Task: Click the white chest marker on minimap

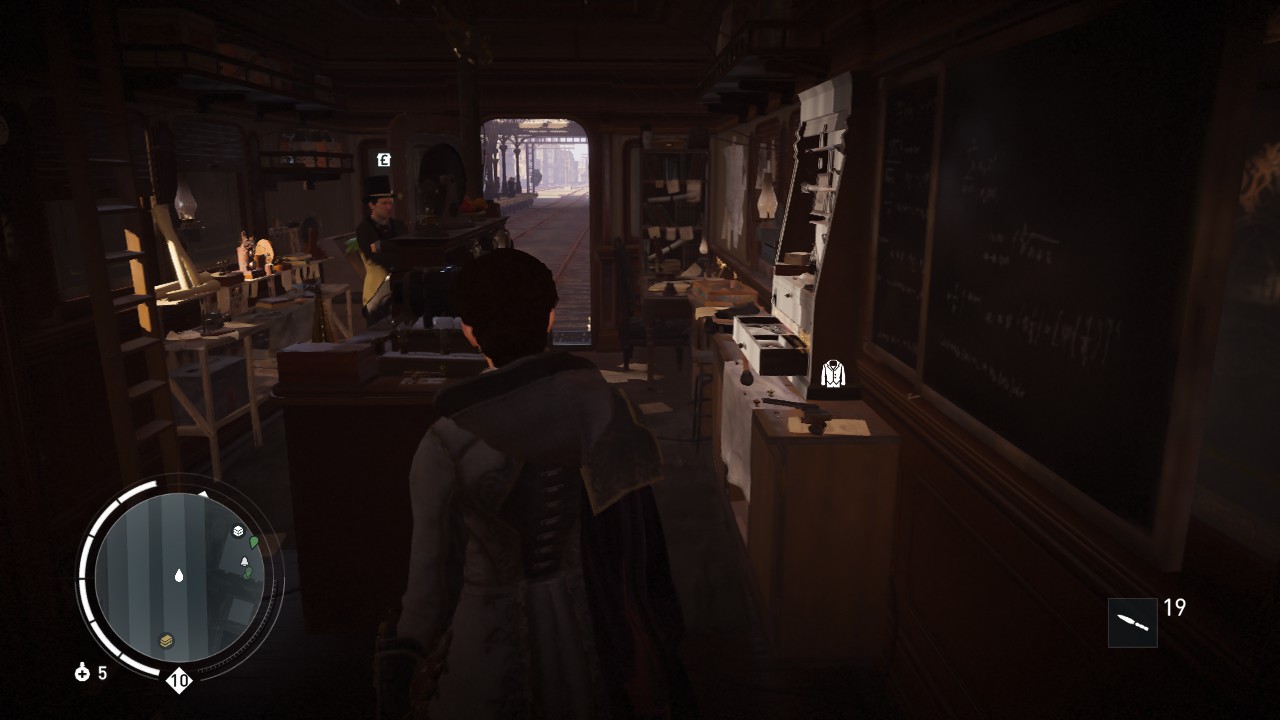Action: [x=238, y=532]
